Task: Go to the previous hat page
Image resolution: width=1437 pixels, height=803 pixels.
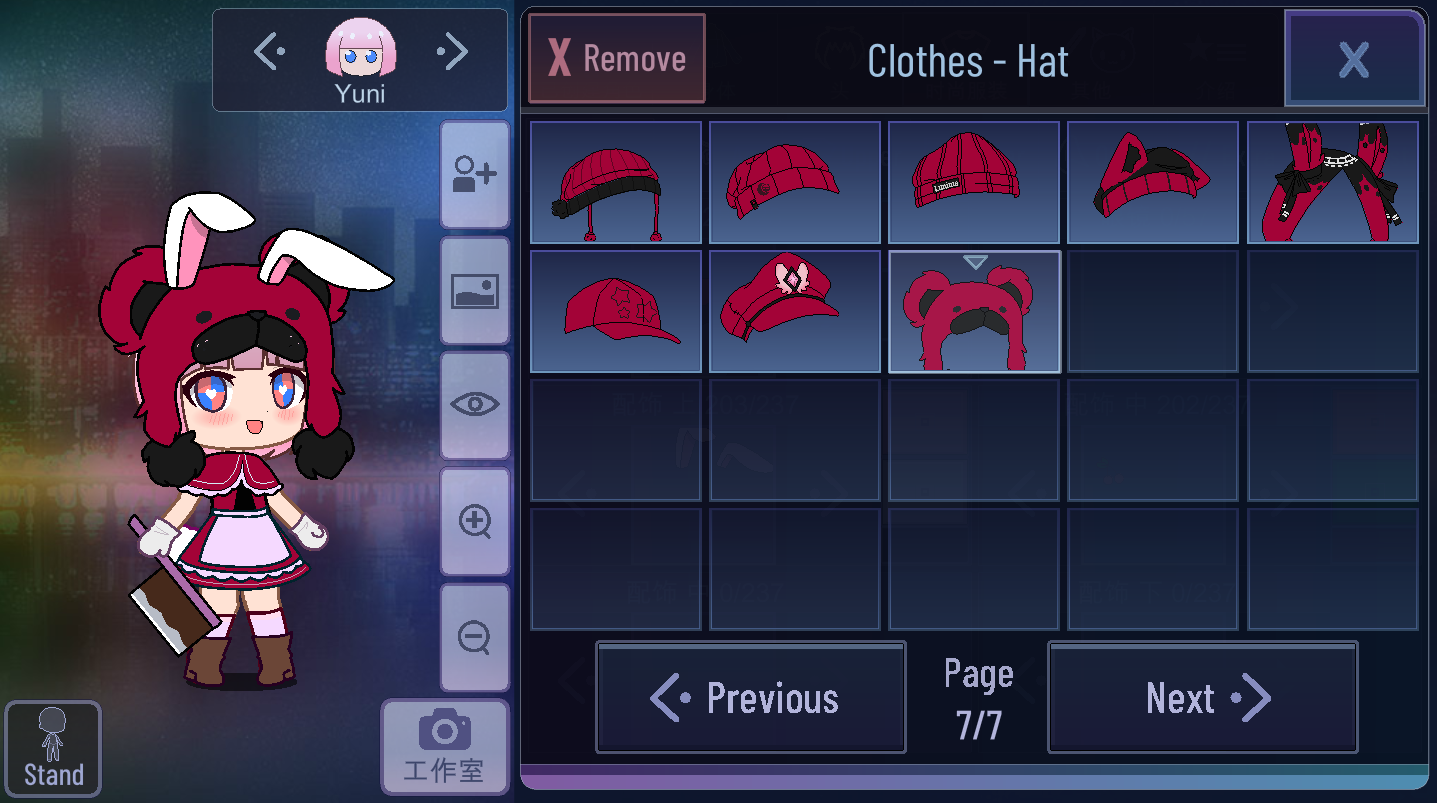Action: pyautogui.click(x=751, y=698)
